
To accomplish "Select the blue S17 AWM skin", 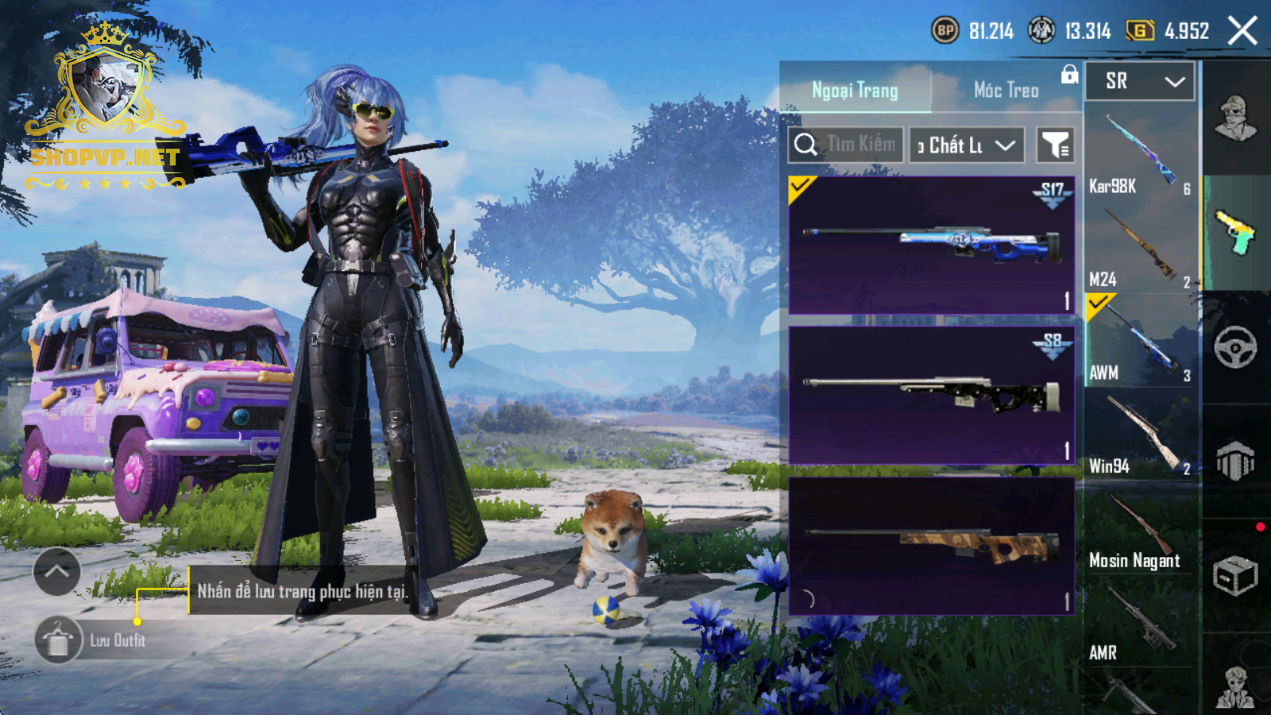I will tap(931, 246).
